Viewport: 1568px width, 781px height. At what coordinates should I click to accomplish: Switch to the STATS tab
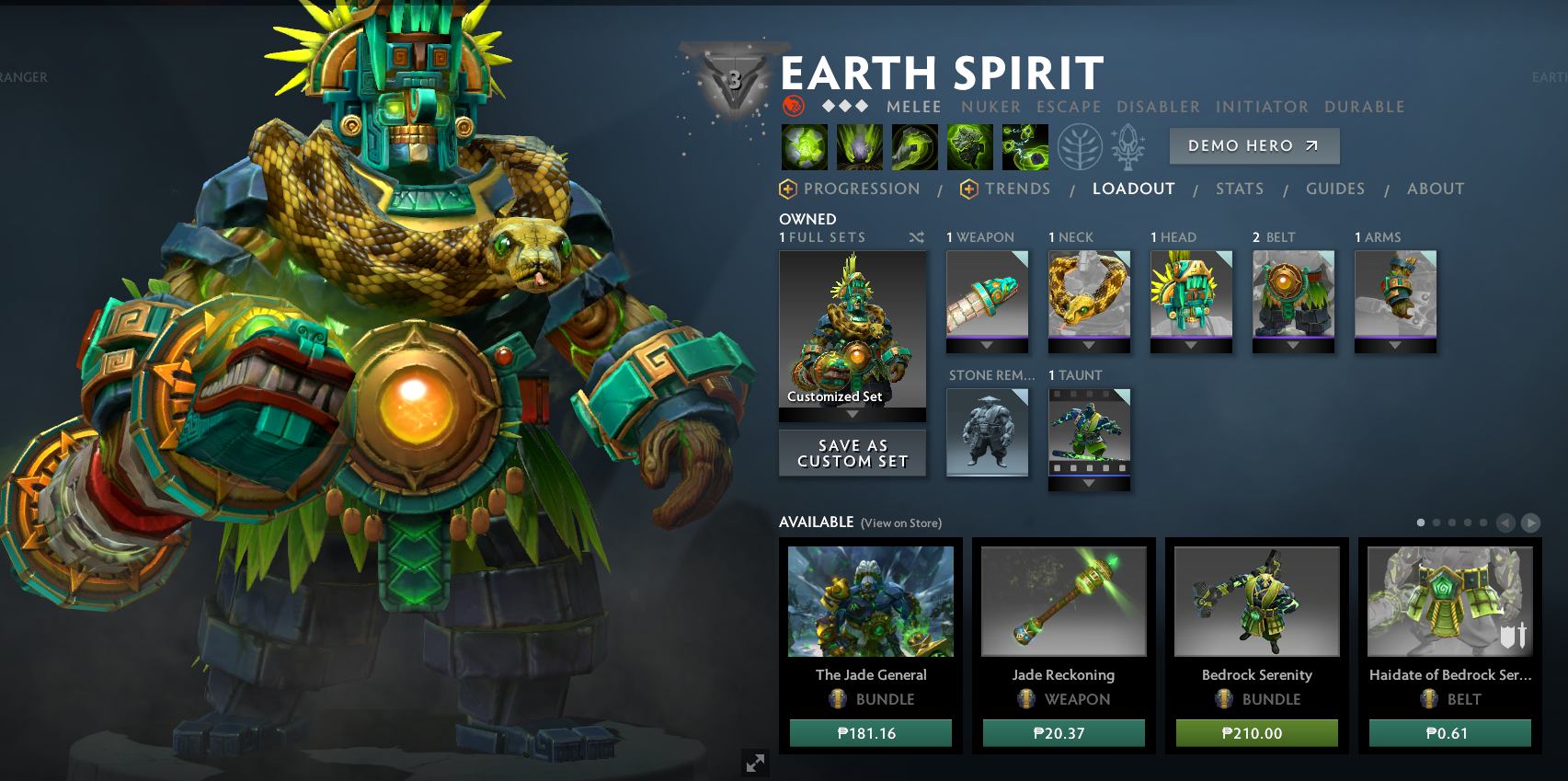click(1240, 189)
